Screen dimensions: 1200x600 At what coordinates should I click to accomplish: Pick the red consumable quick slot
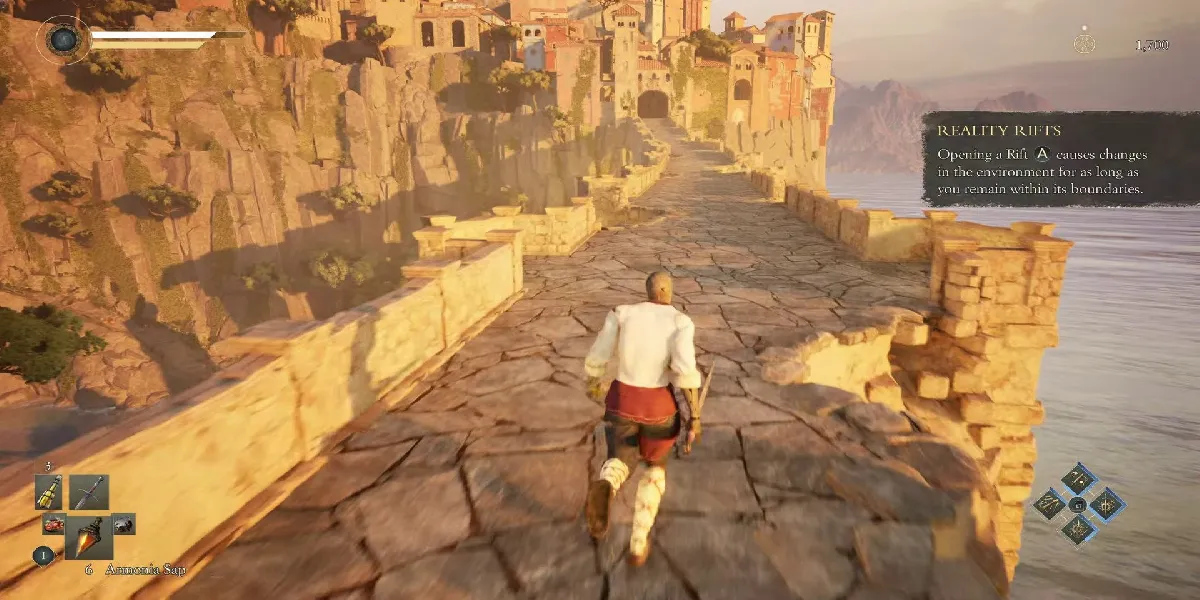pyautogui.click(x=53, y=524)
